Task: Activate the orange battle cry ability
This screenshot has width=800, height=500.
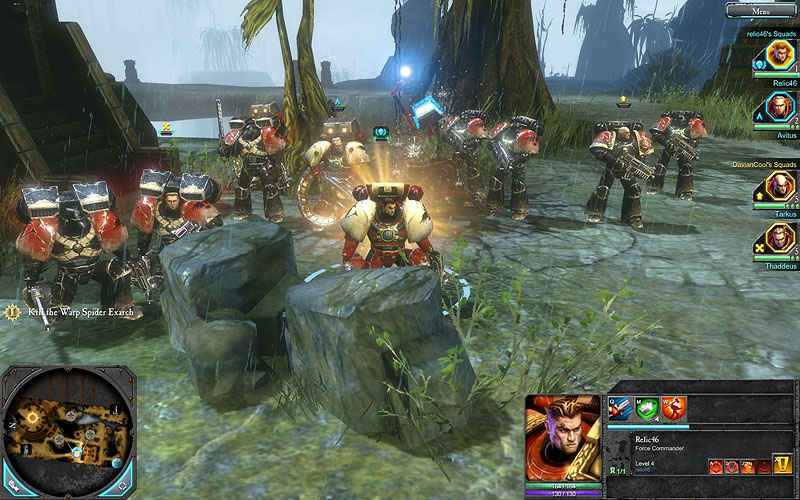Action: (674, 408)
